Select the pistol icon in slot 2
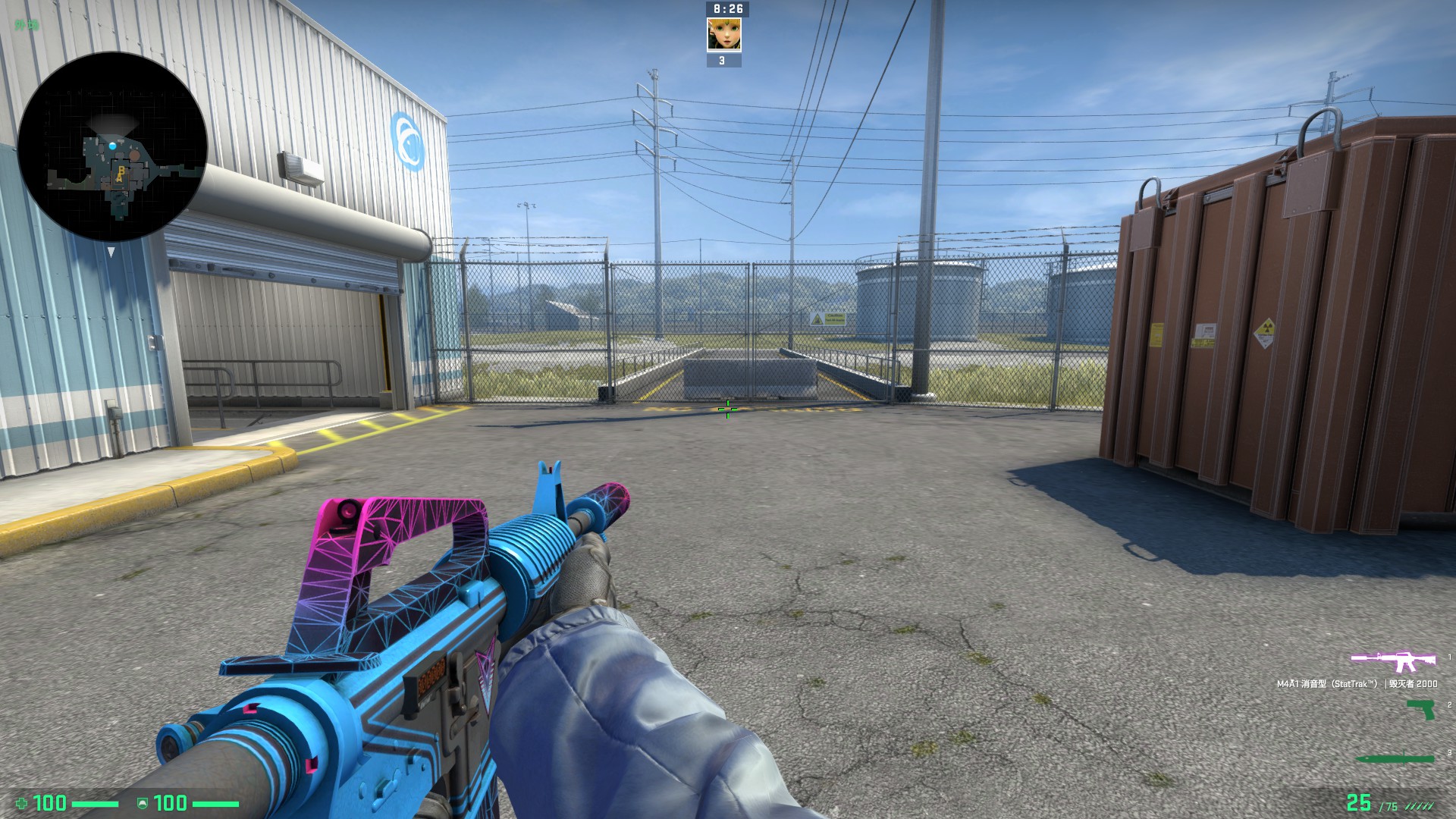Image resolution: width=1456 pixels, height=819 pixels. pyautogui.click(x=1421, y=710)
